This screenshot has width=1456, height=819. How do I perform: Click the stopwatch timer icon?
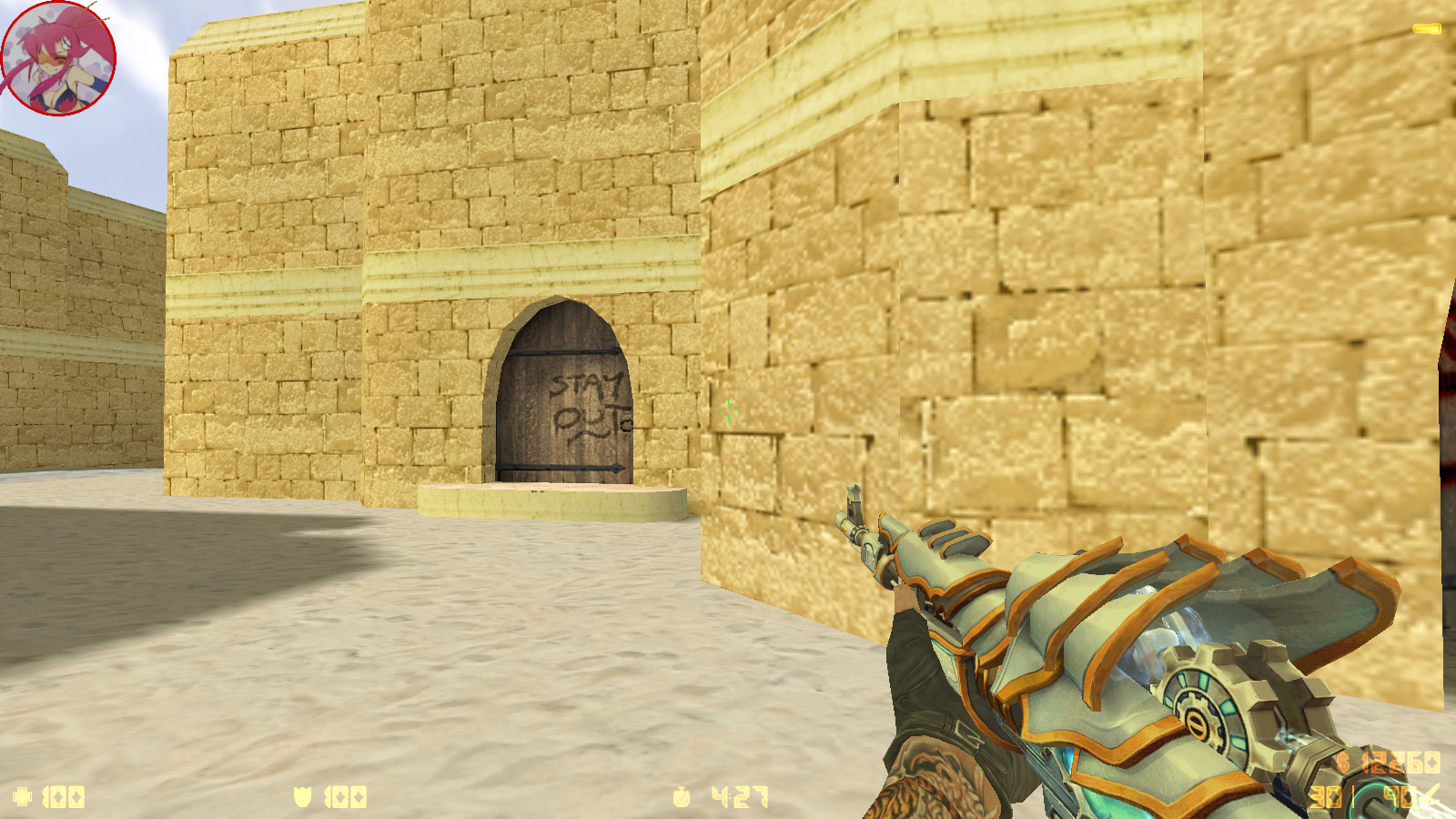click(x=682, y=796)
